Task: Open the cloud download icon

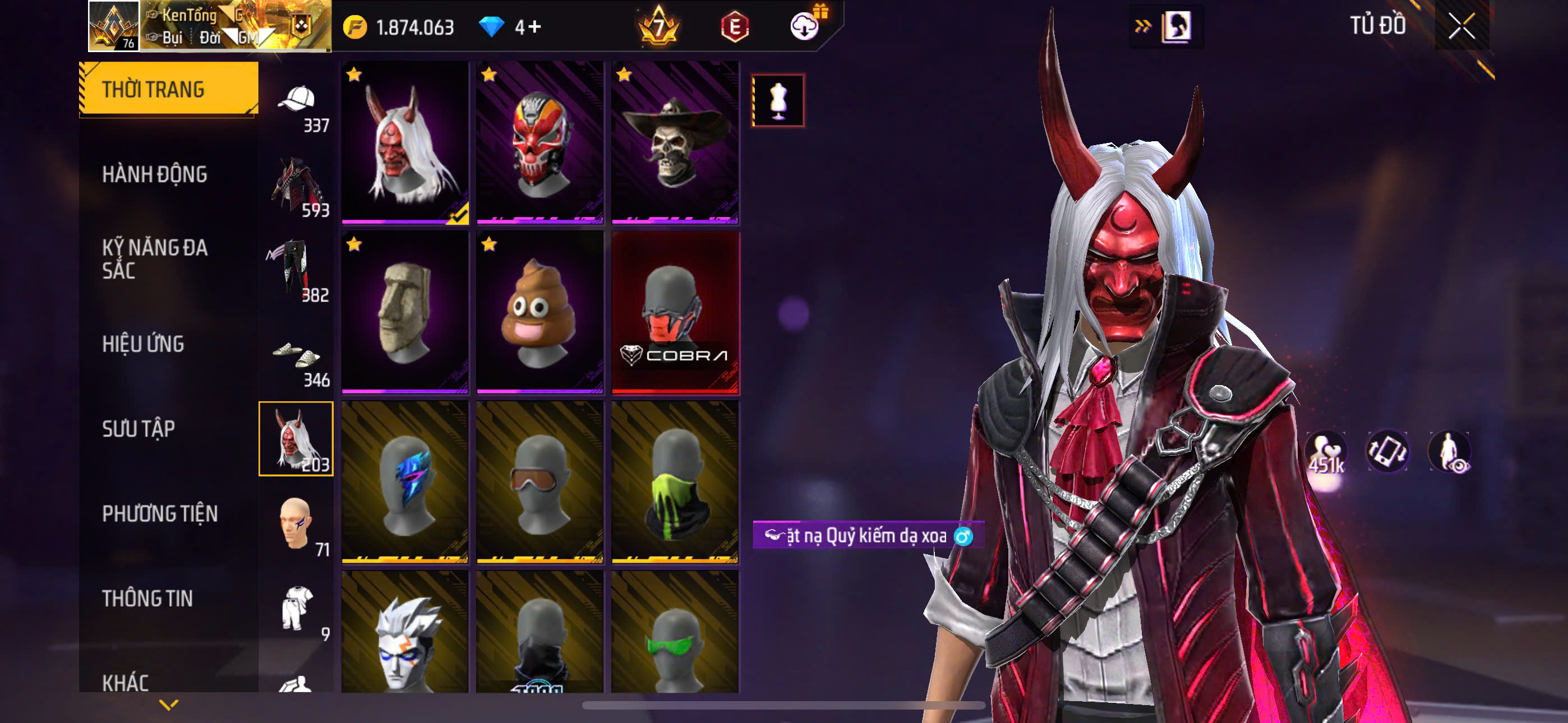Action: 804,26
